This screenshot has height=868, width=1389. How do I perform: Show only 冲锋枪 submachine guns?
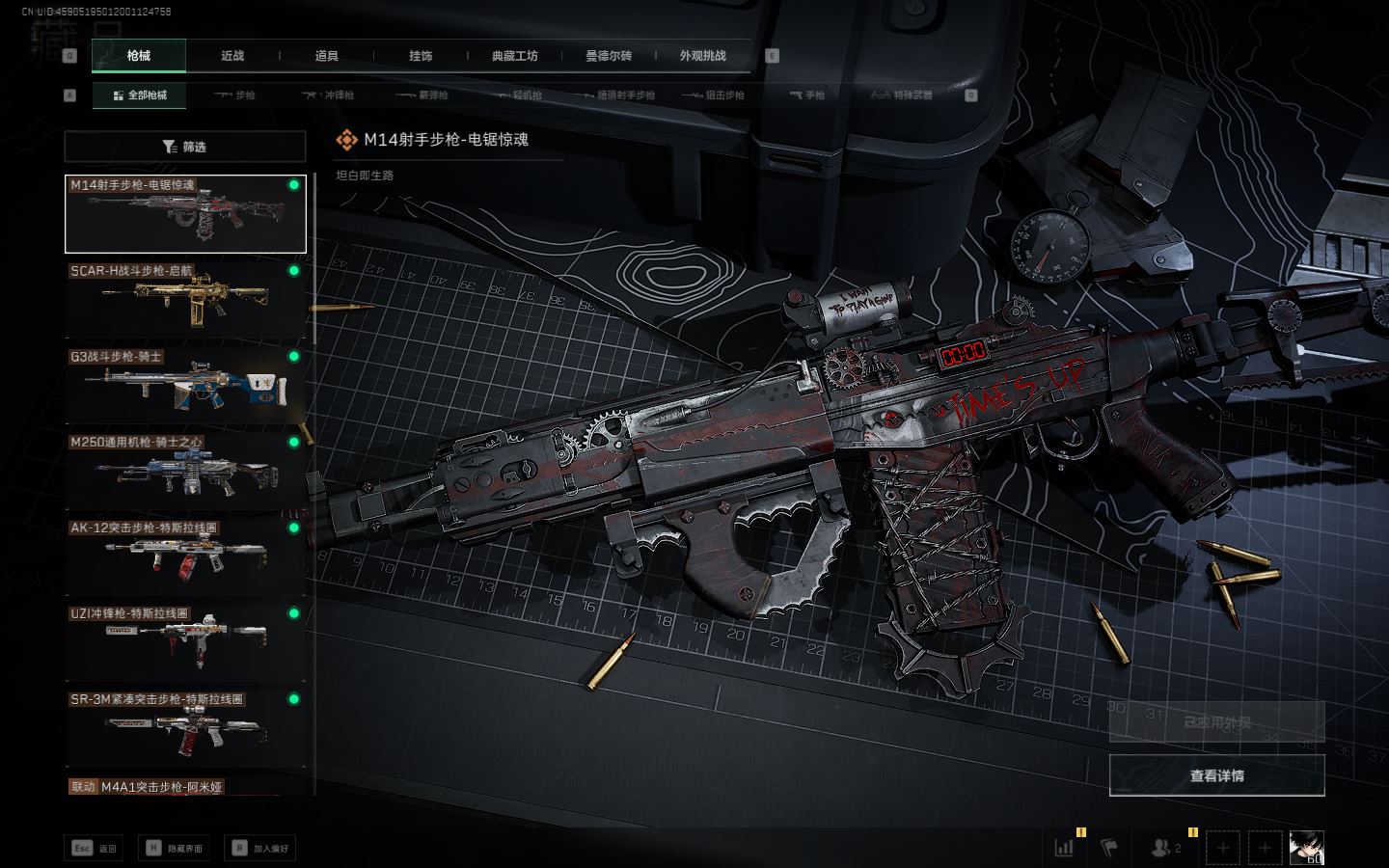pyautogui.click(x=329, y=95)
